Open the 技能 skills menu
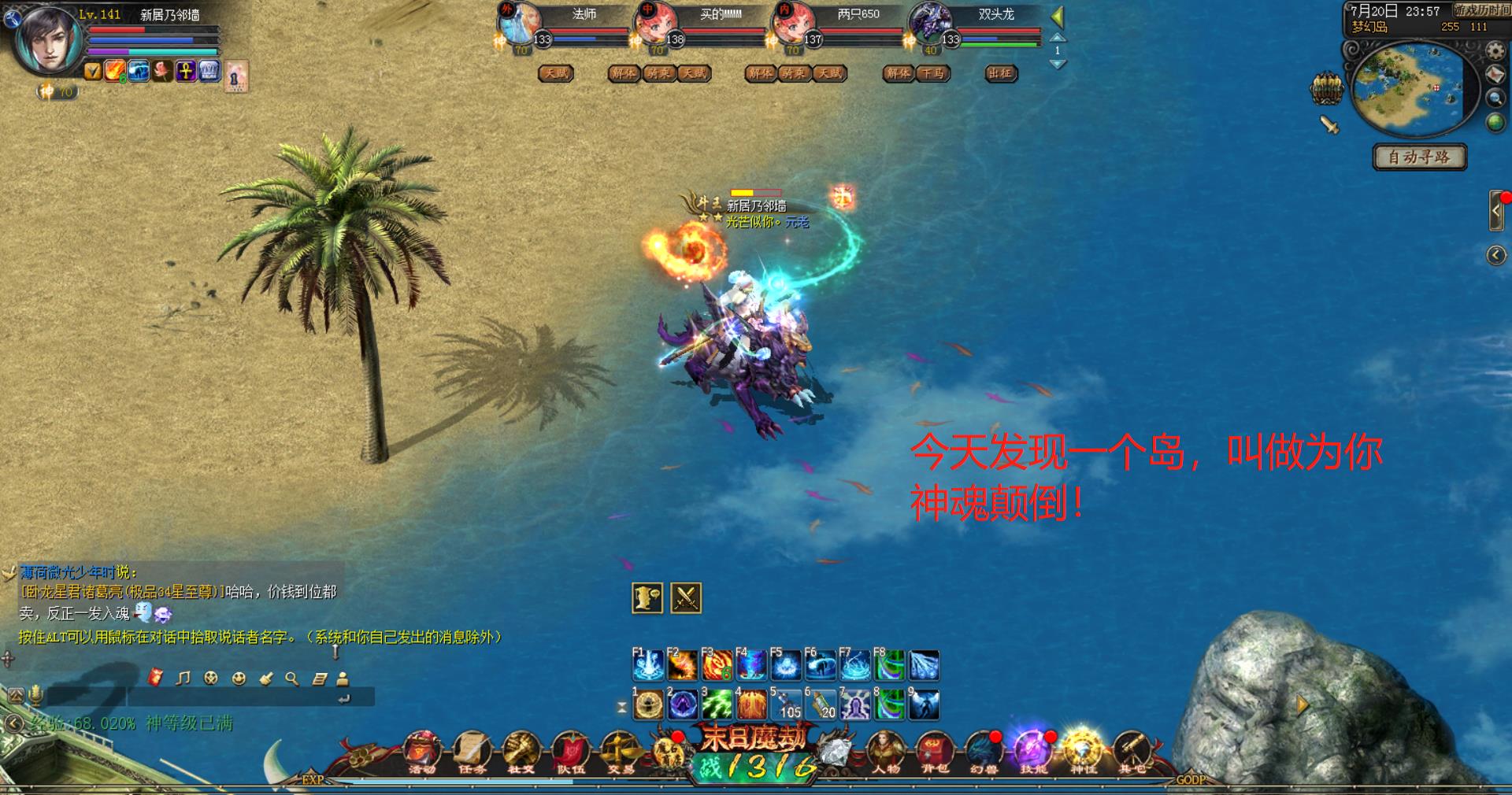Image resolution: width=1512 pixels, height=795 pixels. (x=1033, y=750)
